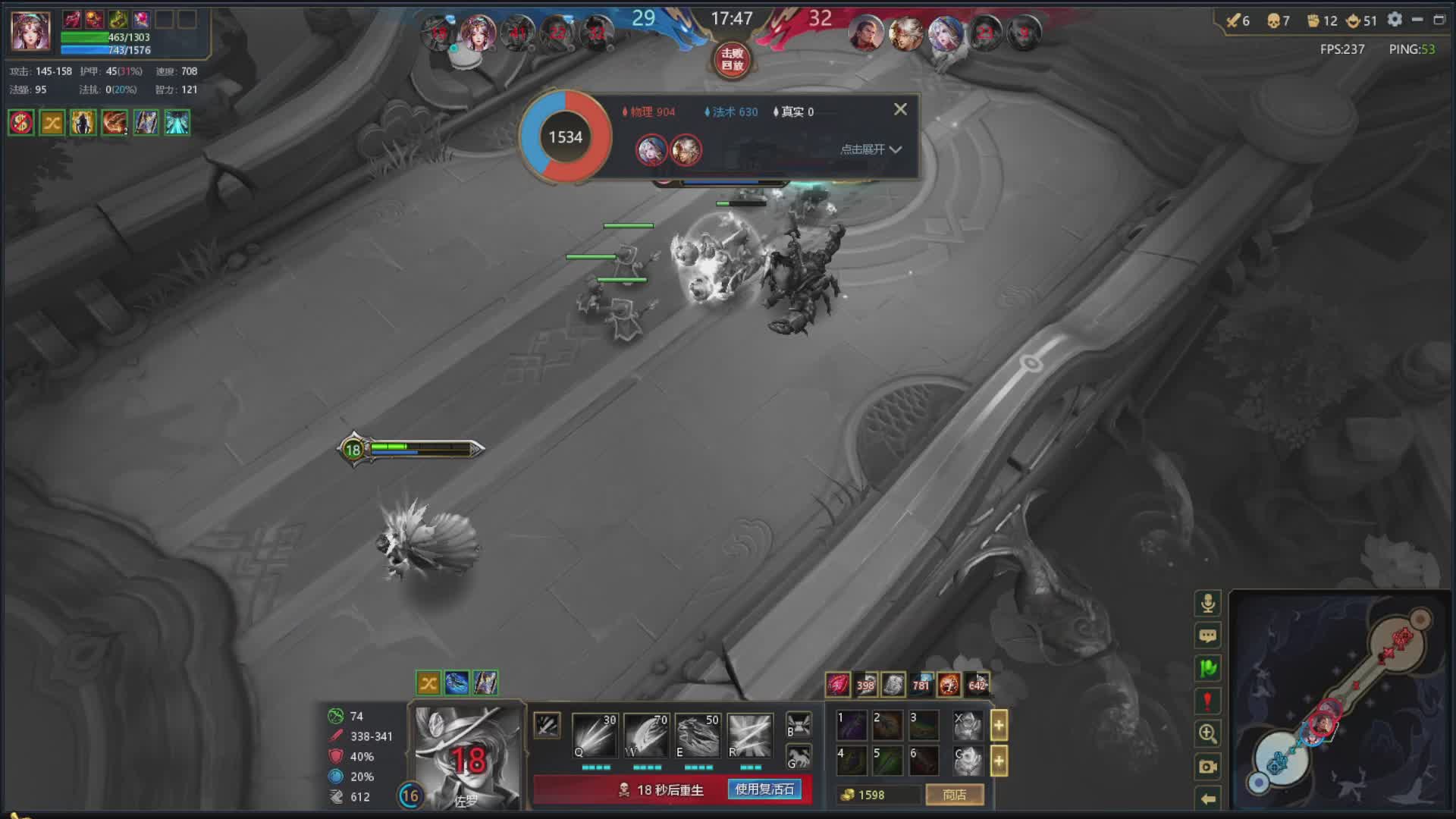Toggle the microphone voice button
Screen dimensions: 1456x819
(x=1208, y=603)
